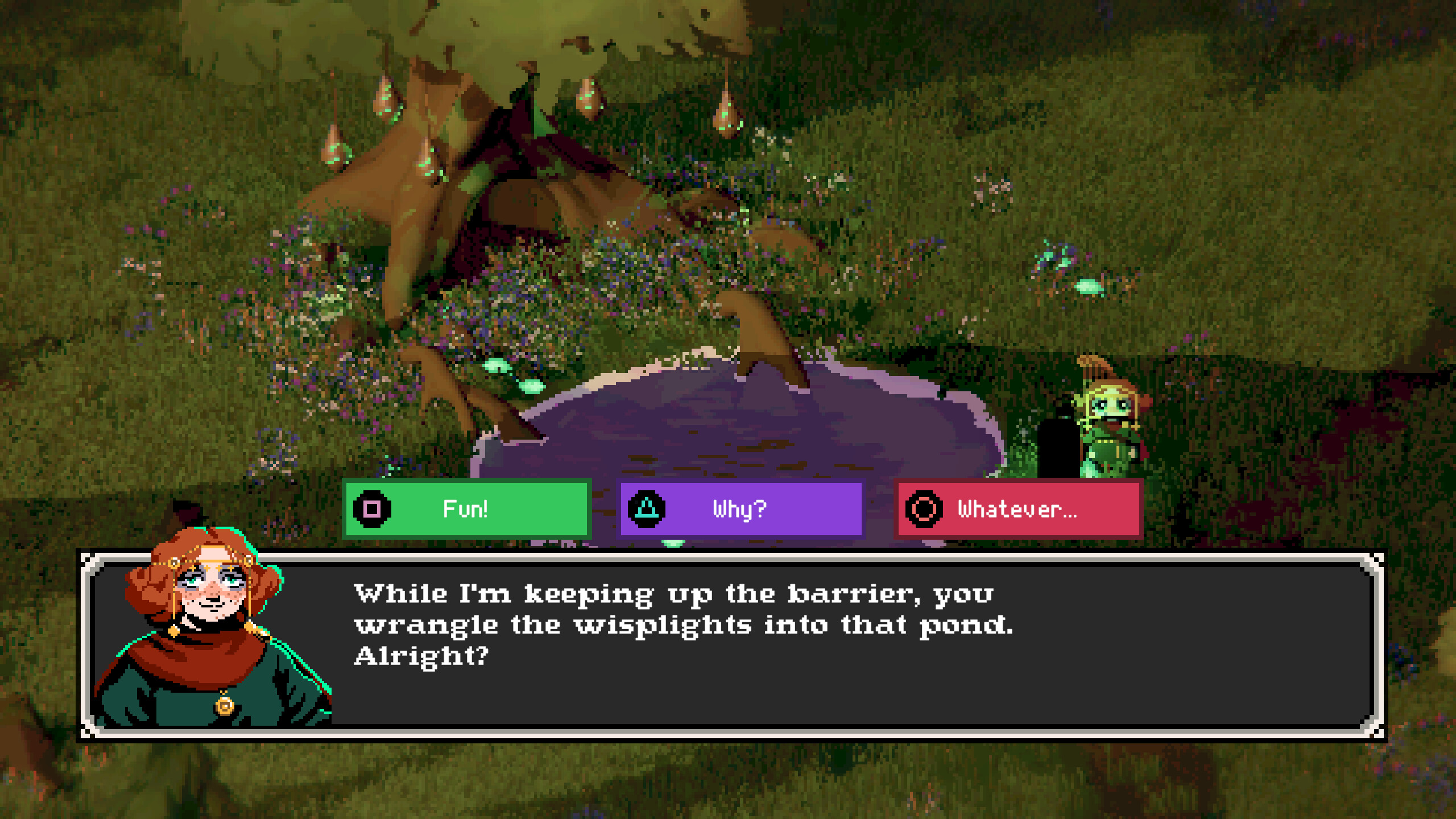This screenshot has width=1456, height=819.
Task: Select the Fun! dialogue response
Action: 466,509
